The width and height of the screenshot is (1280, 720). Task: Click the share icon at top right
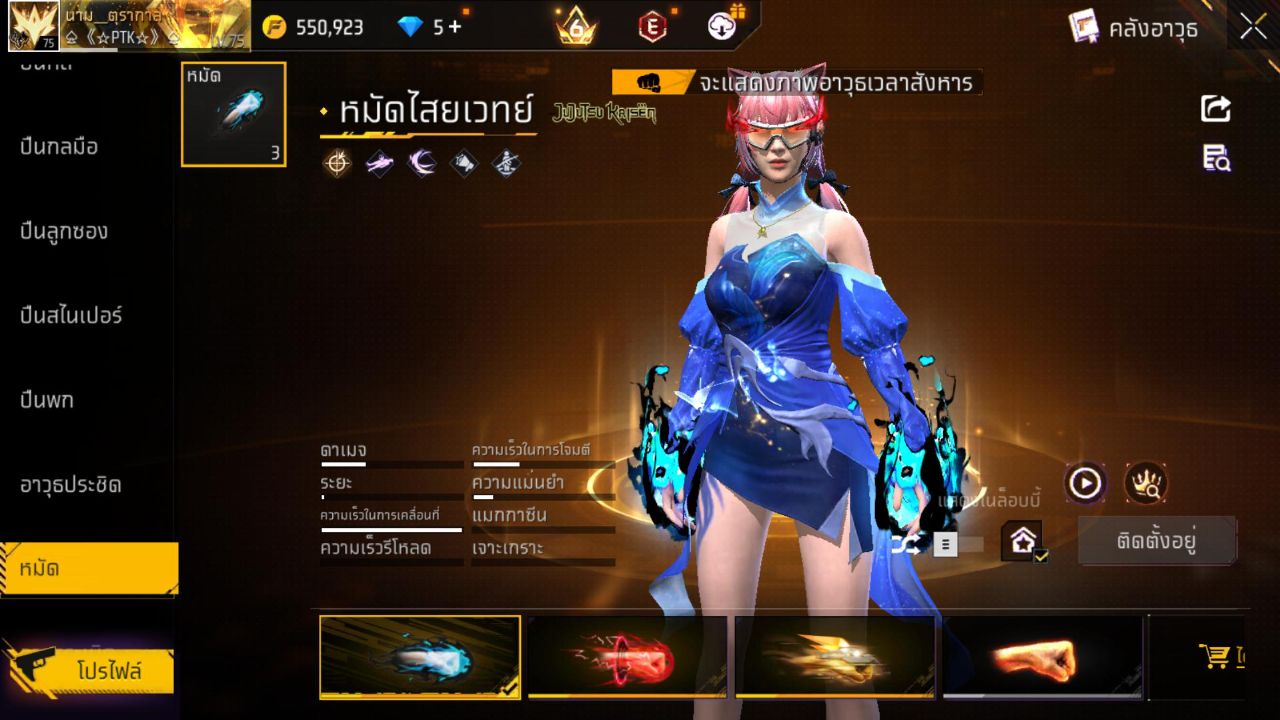(1214, 110)
